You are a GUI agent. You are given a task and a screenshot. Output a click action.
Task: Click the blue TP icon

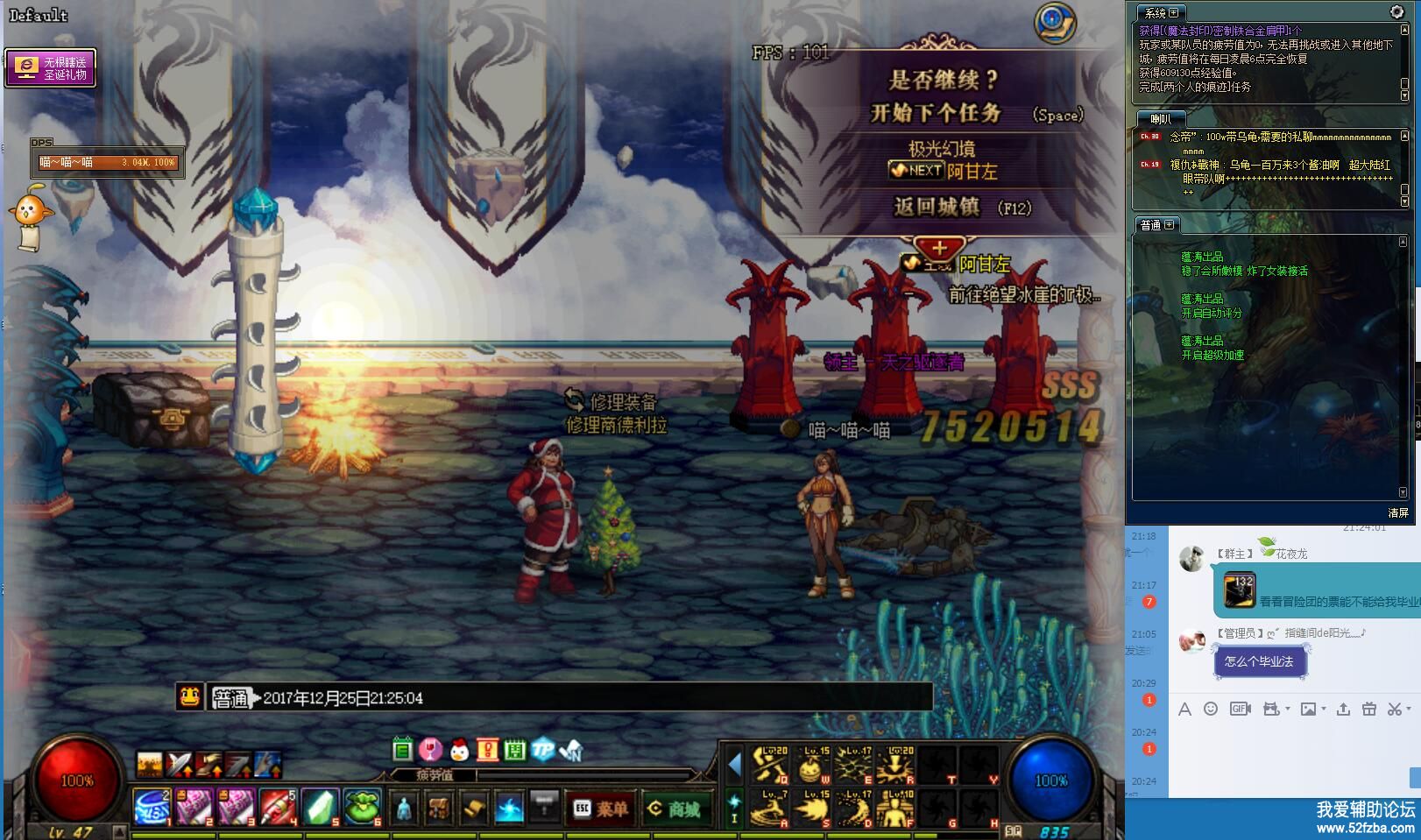[x=543, y=750]
